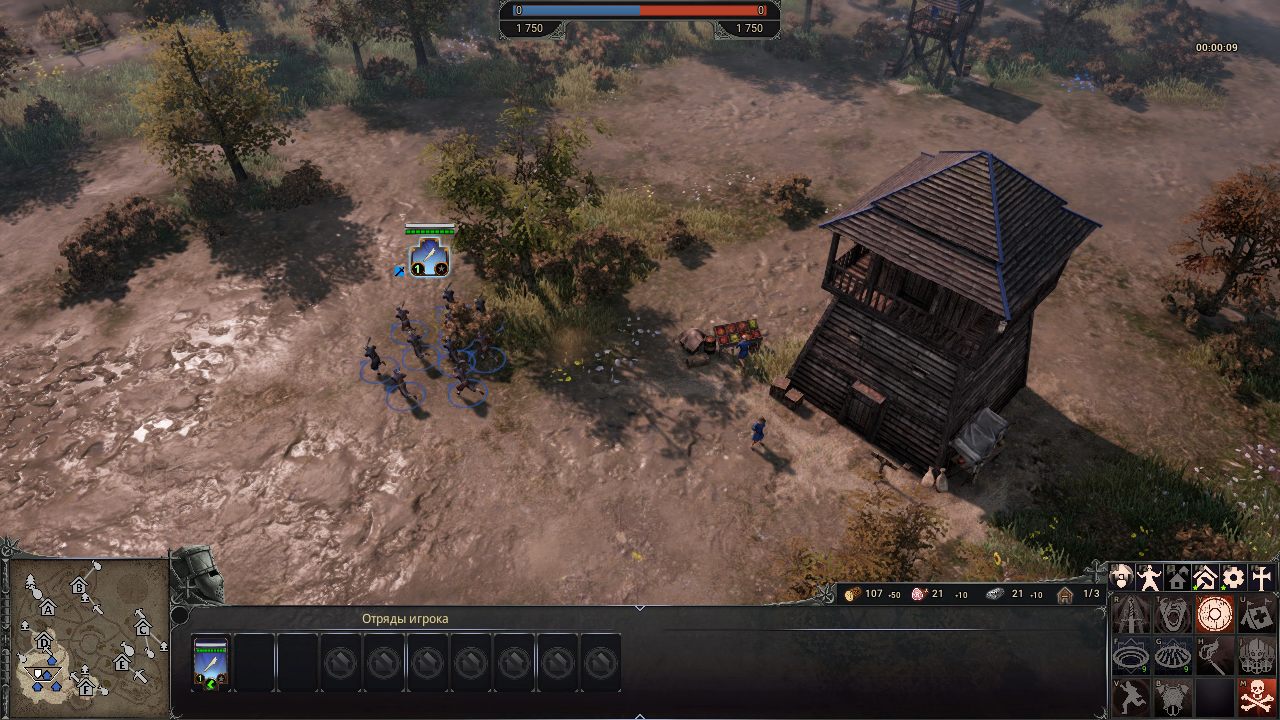This screenshot has height=720, width=1280.
Task: Choose village marker C on the minimap
Action: 142,628
